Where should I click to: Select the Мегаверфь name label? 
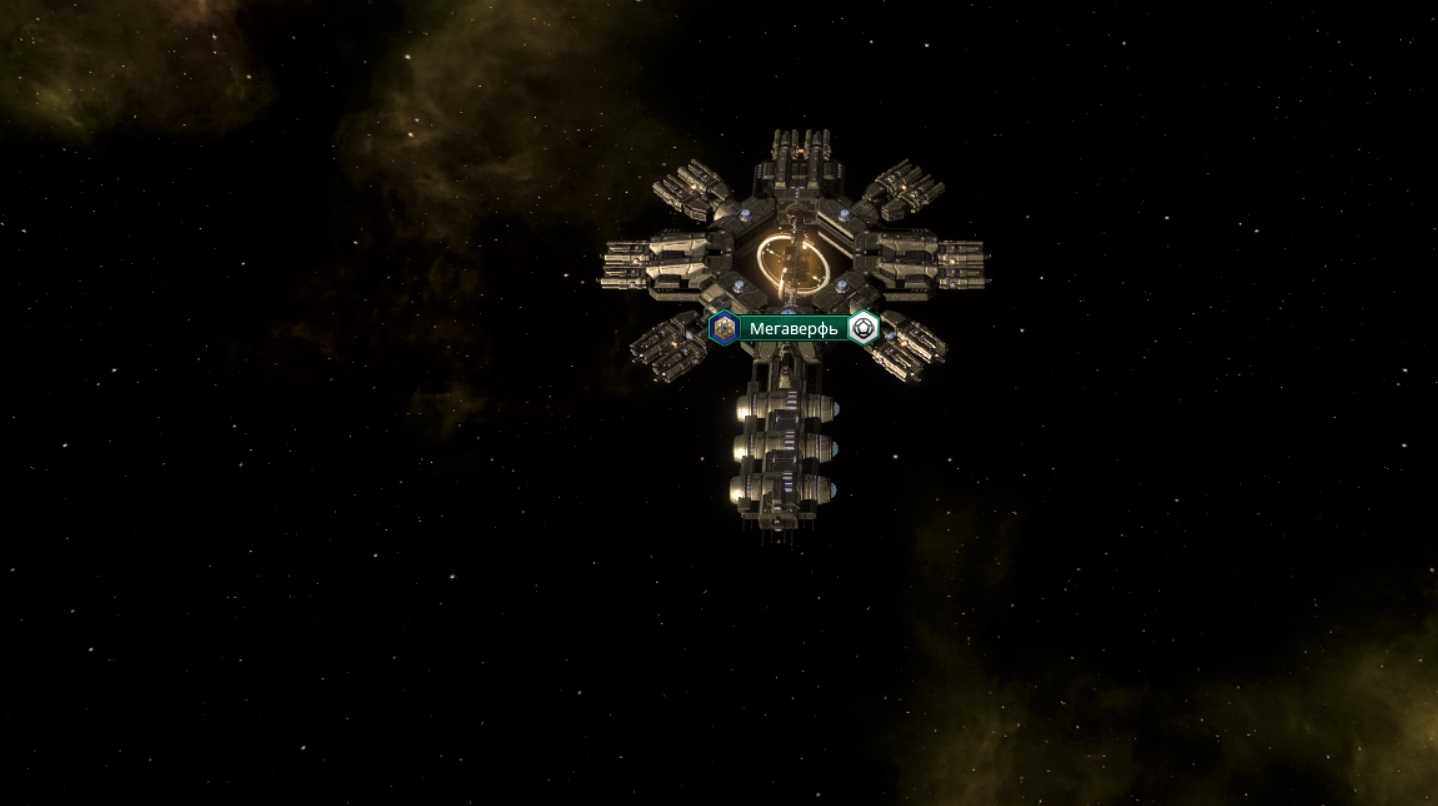click(794, 329)
